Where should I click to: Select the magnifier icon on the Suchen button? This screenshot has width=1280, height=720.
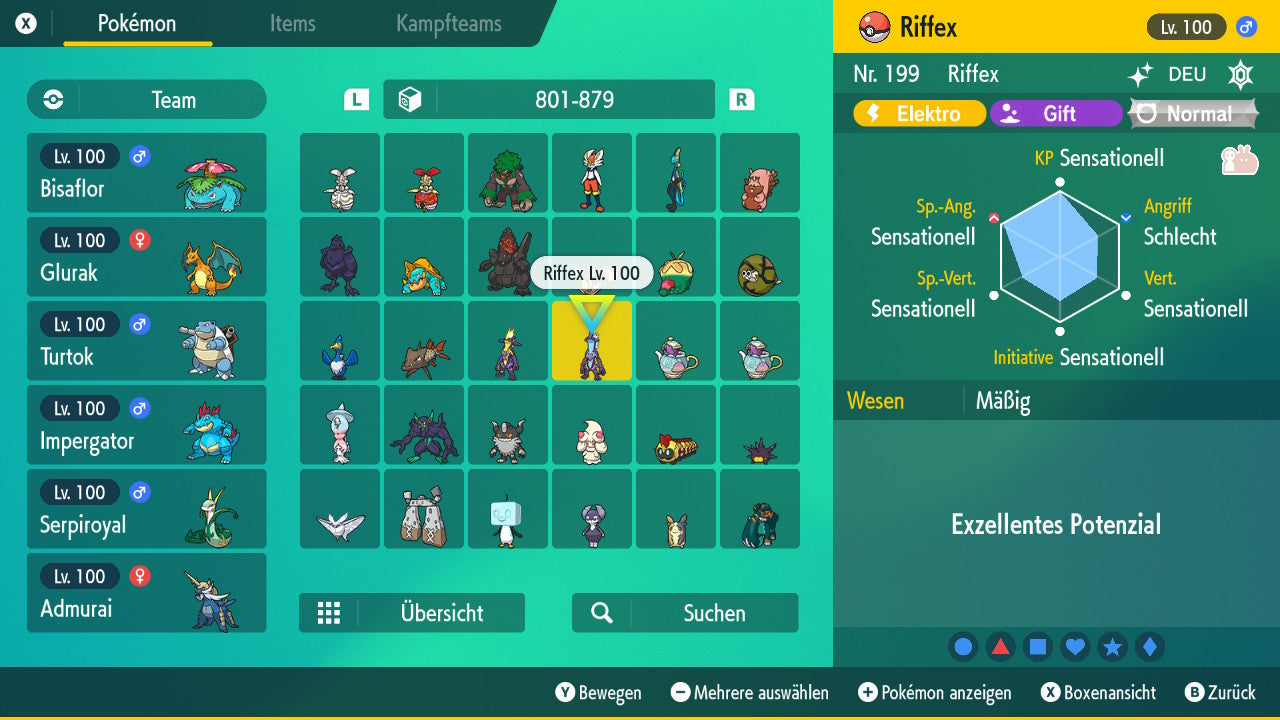(602, 612)
